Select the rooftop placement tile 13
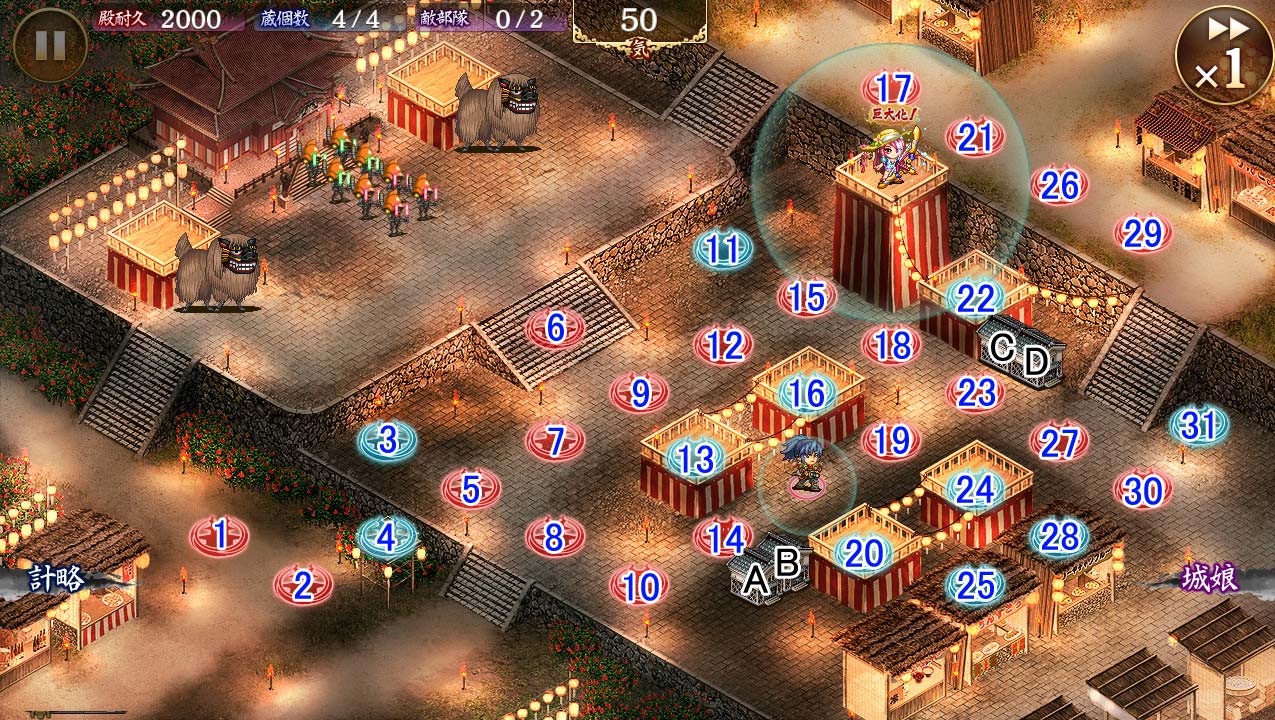 [x=695, y=459]
